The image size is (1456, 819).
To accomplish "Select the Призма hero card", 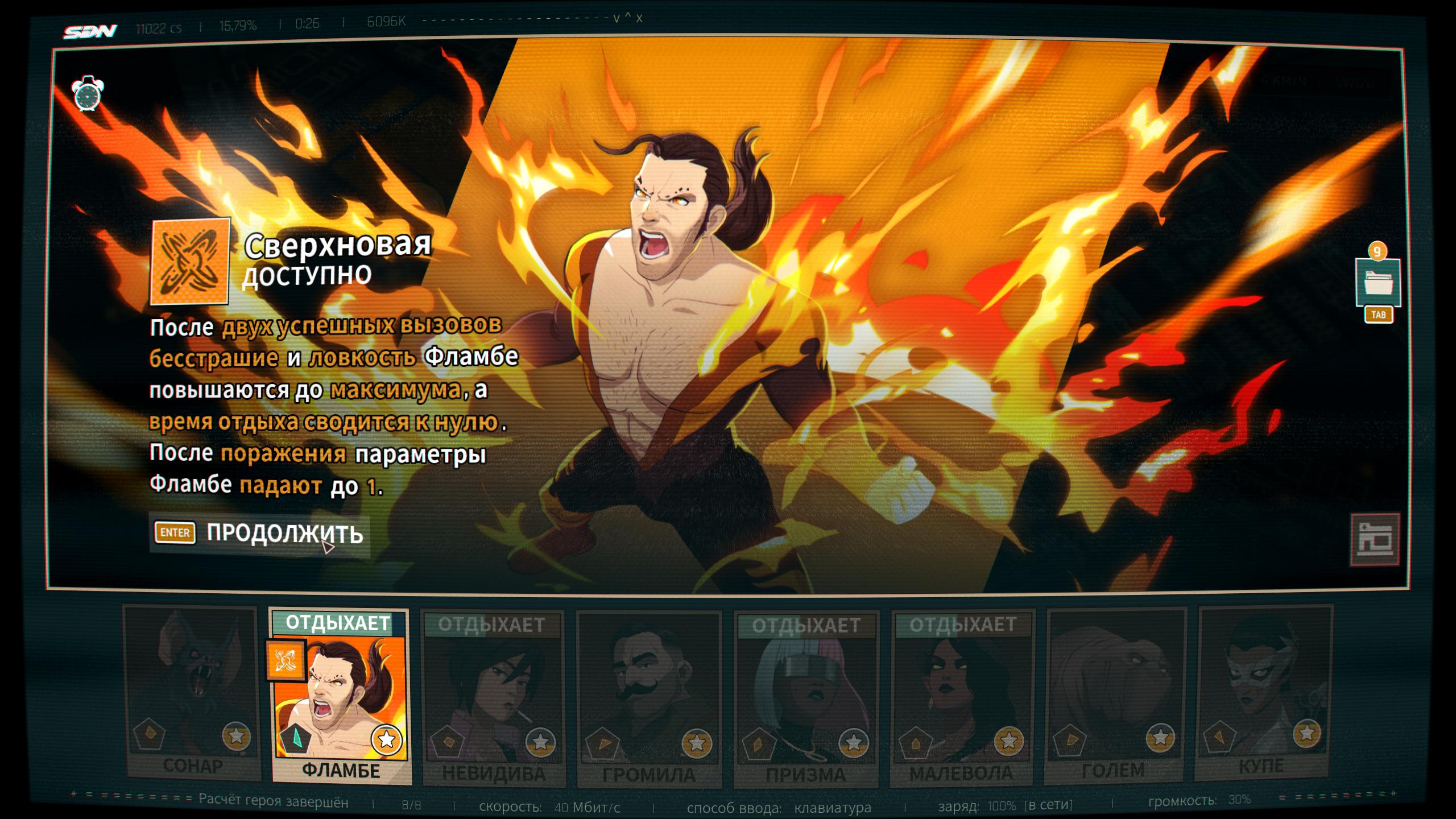I will [806, 698].
